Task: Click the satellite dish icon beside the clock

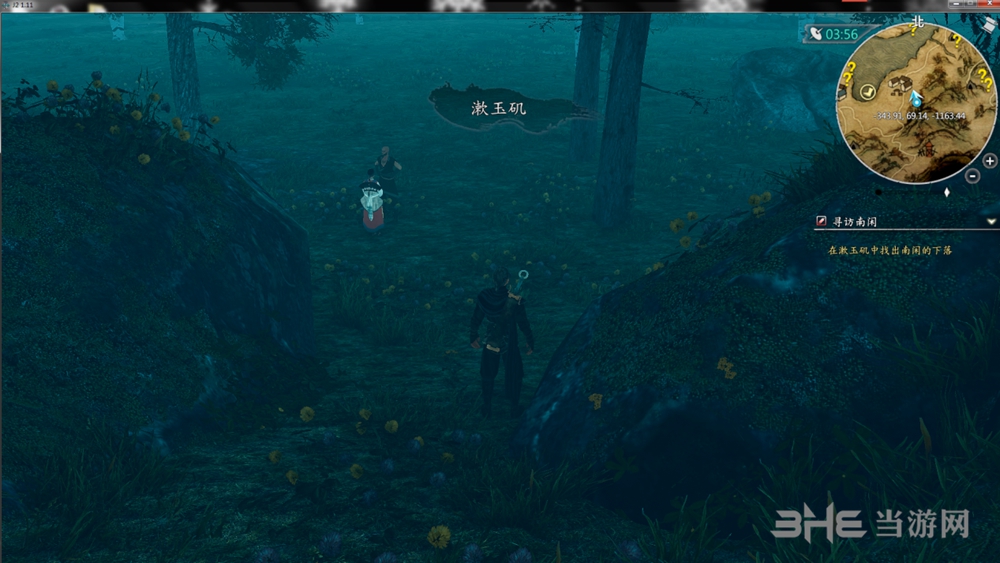Action: (815, 34)
